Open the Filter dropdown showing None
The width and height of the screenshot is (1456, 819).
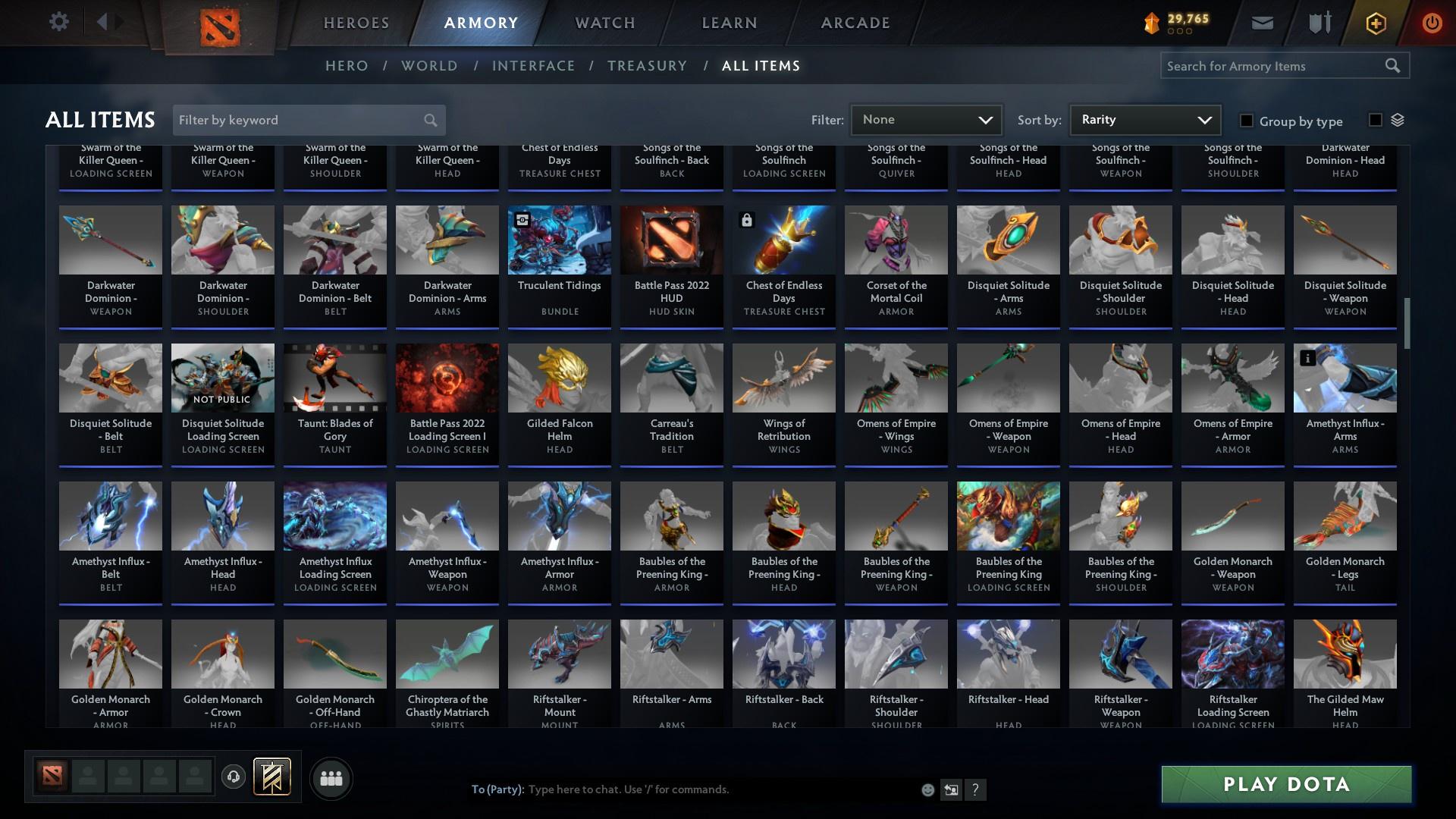pyautogui.click(x=926, y=119)
